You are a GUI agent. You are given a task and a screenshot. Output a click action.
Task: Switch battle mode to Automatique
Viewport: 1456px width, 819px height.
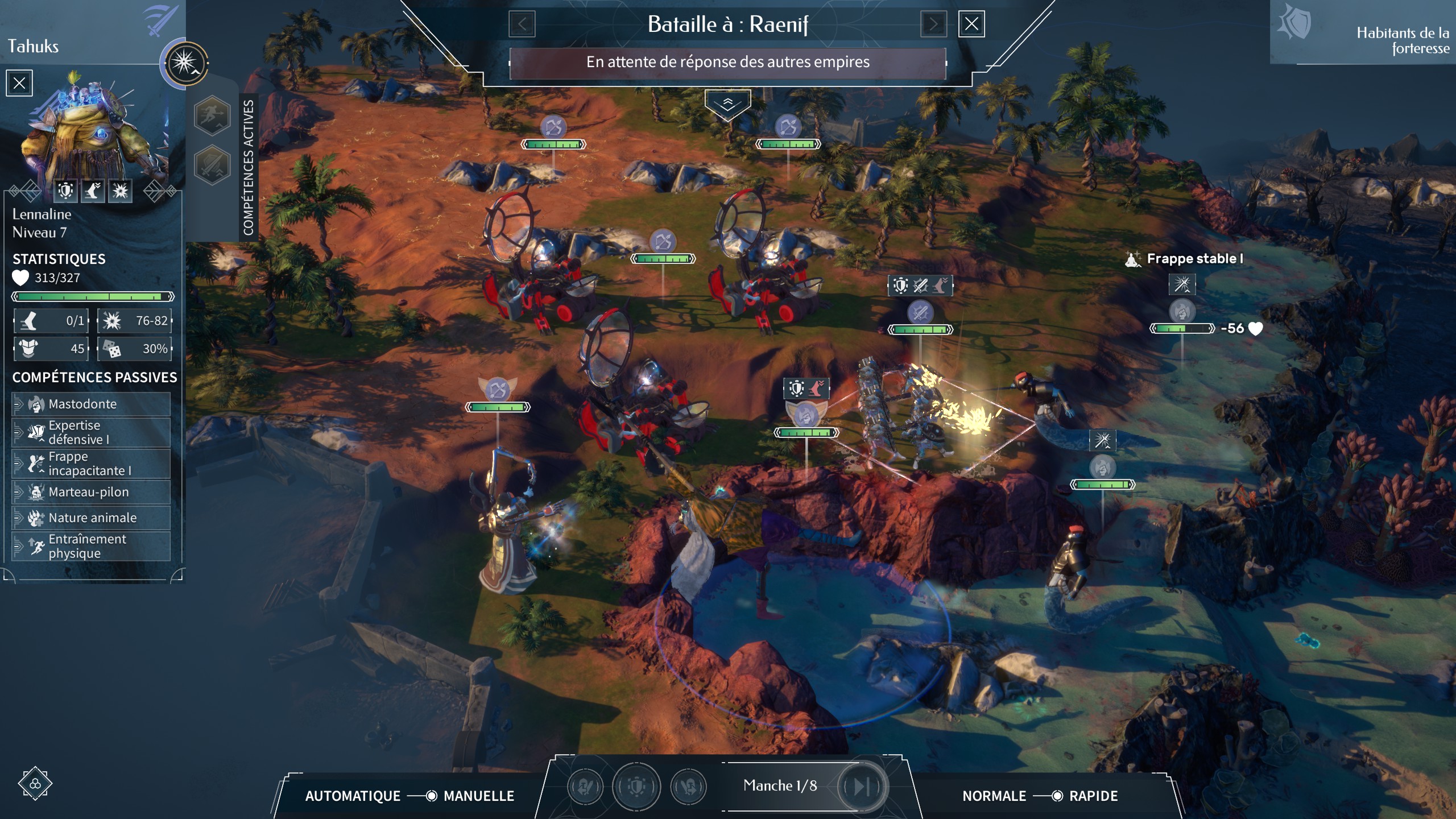(x=353, y=796)
